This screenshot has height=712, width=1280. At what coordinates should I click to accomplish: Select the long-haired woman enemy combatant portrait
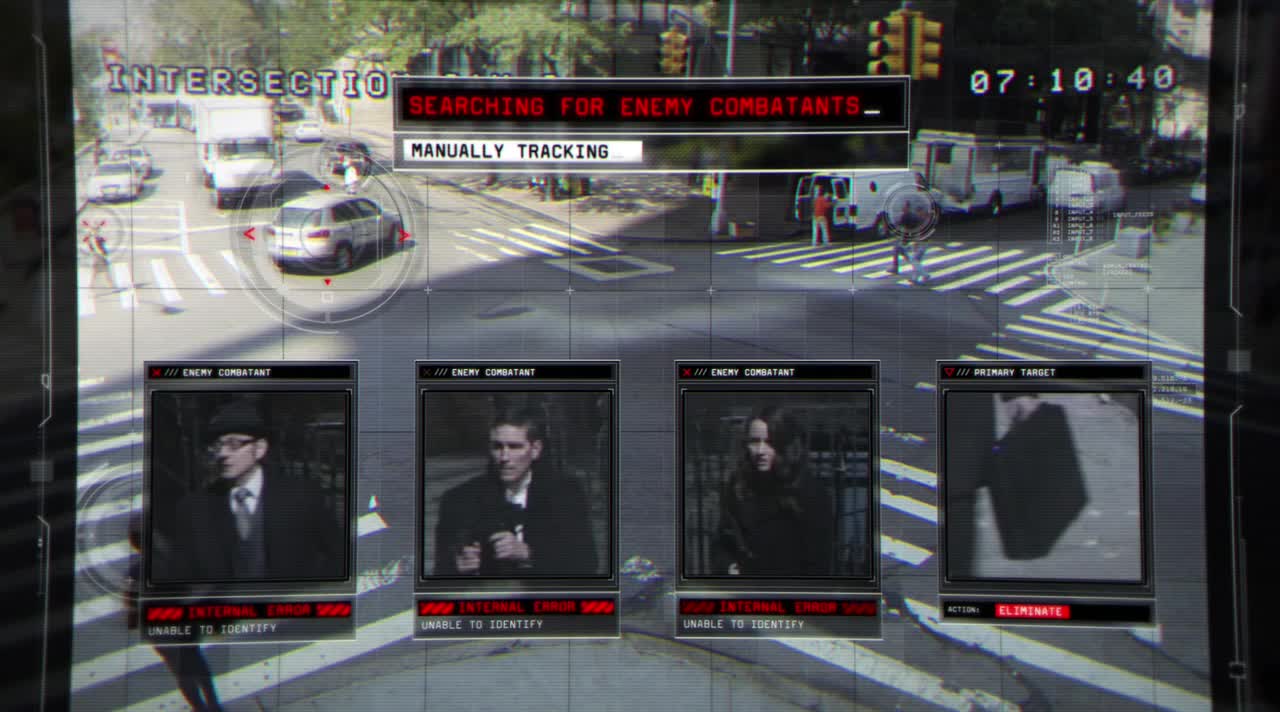click(x=776, y=484)
